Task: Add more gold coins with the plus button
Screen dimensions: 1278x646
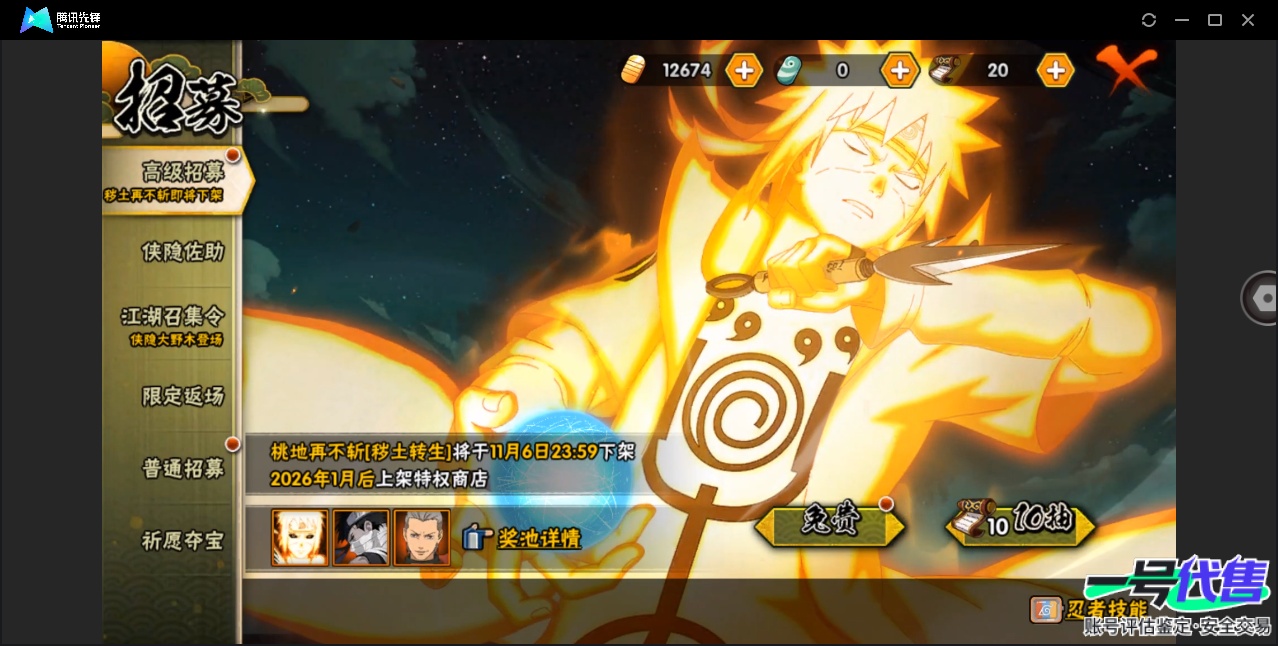Action: coord(744,70)
